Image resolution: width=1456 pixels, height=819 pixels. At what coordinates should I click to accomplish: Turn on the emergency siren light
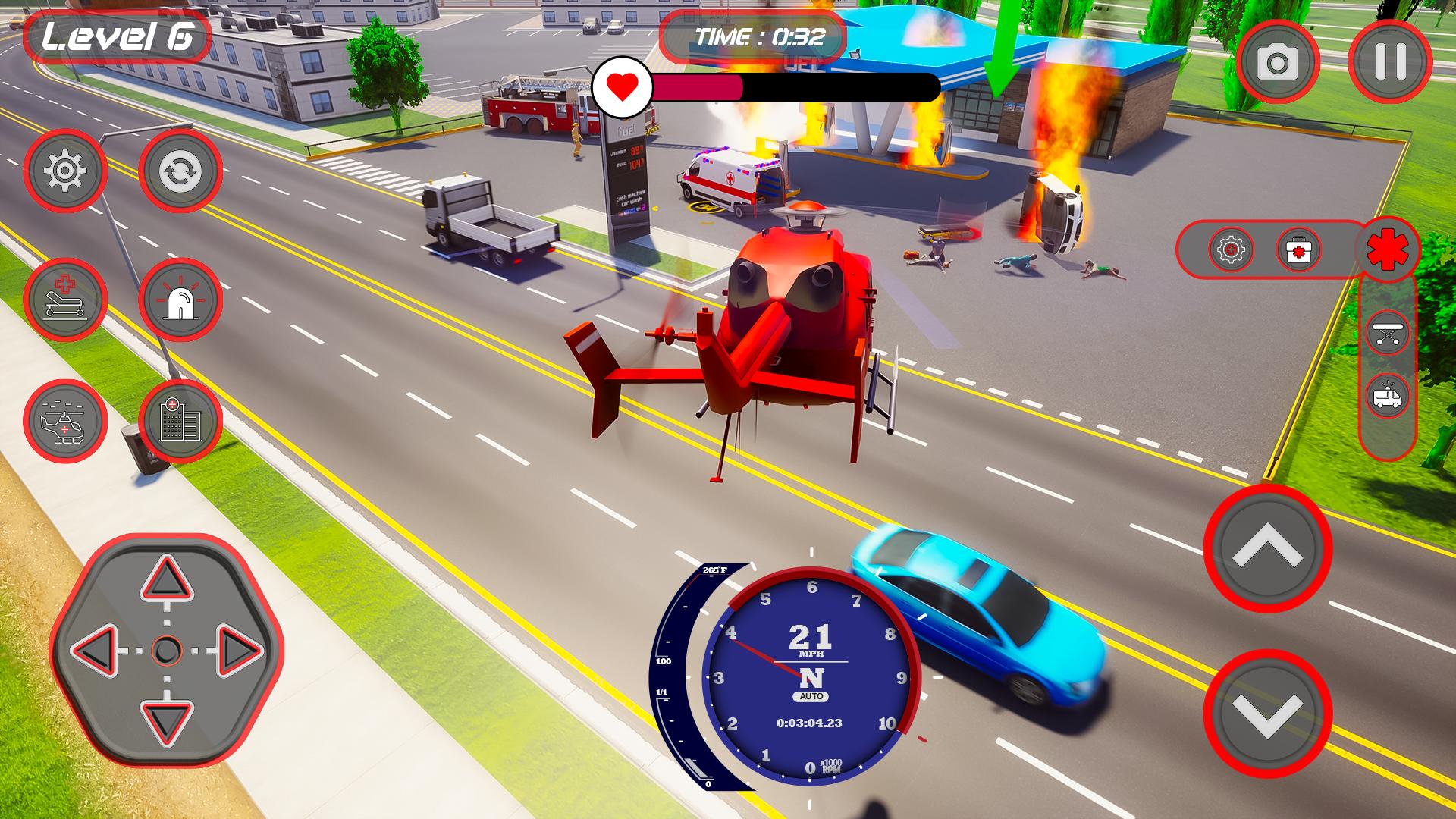[180, 299]
